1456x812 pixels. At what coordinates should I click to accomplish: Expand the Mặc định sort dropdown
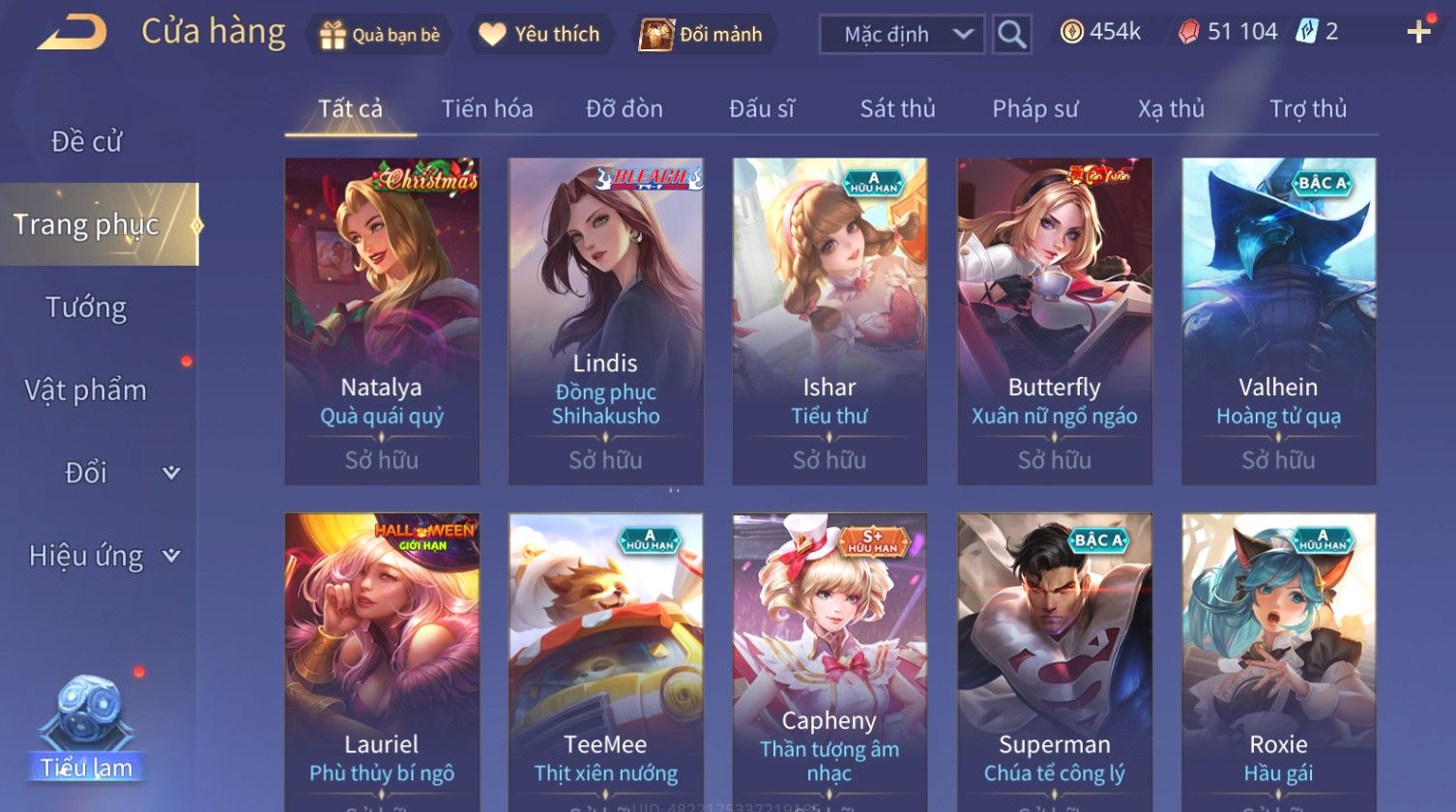point(901,35)
